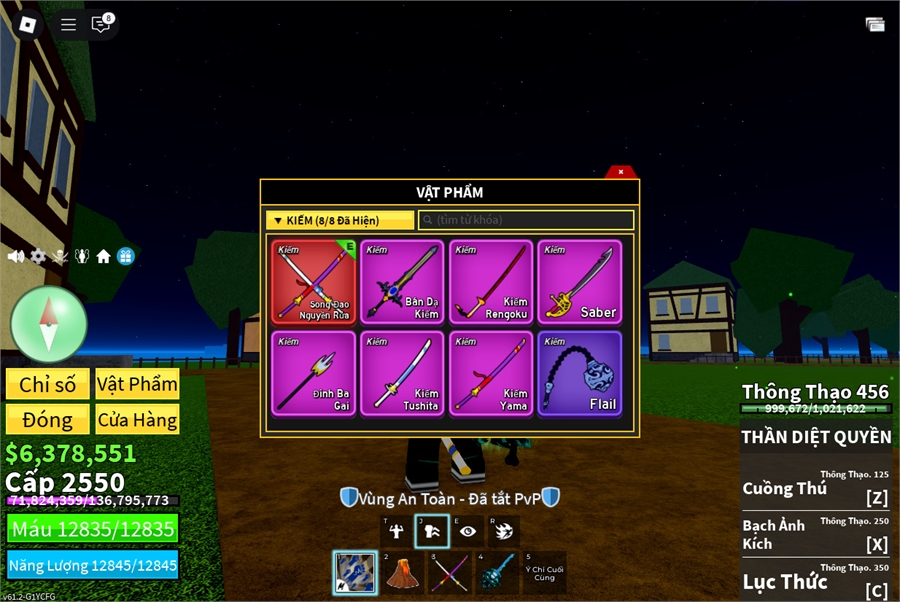Choose the Đinh Ba Gai trident
The width and height of the screenshot is (900, 602).
click(314, 373)
